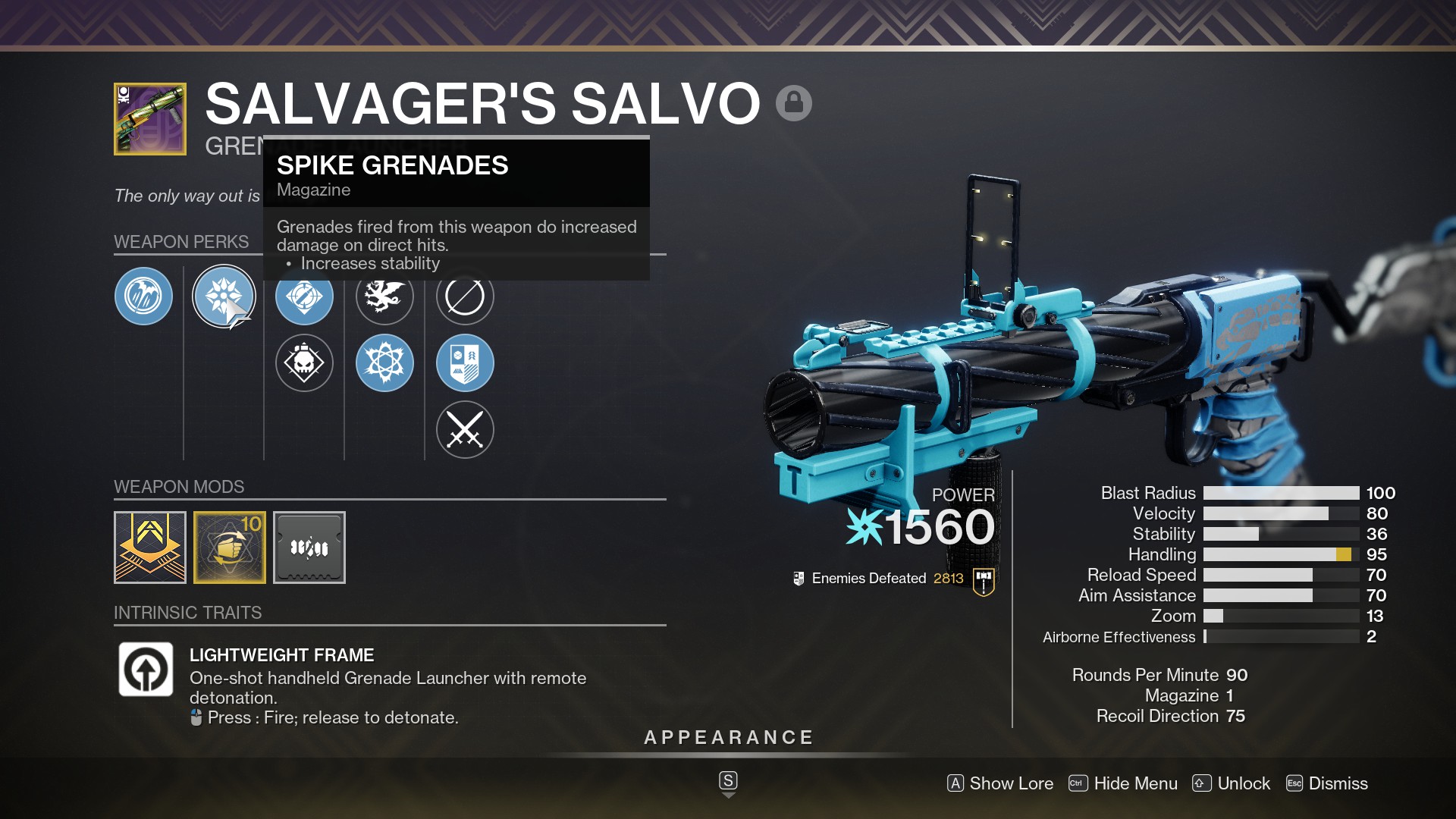
Task: Expand the banner-shield perk in third column
Action: [465, 362]
